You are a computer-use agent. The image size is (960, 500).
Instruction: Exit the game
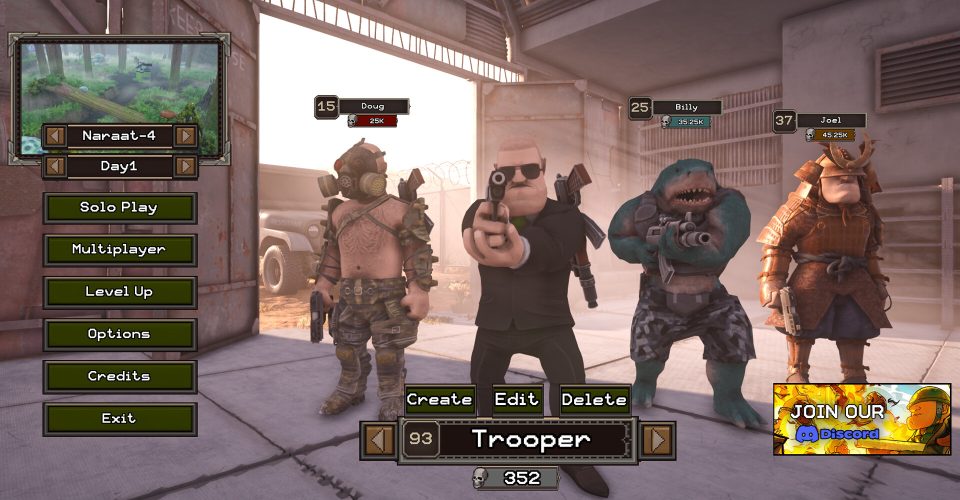(119, 418)
